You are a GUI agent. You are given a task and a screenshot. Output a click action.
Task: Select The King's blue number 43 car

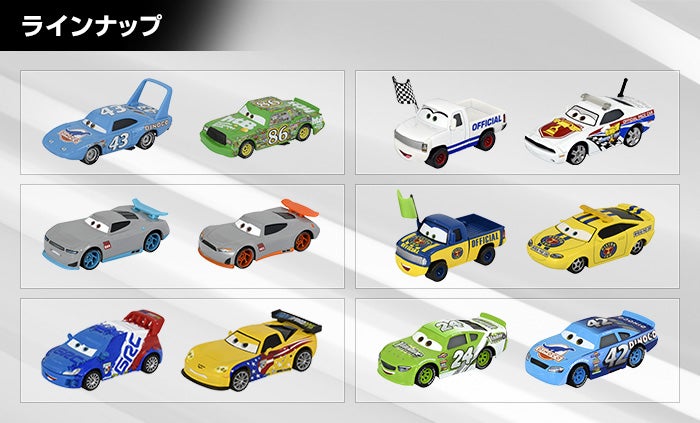click(x=108, y=125)
